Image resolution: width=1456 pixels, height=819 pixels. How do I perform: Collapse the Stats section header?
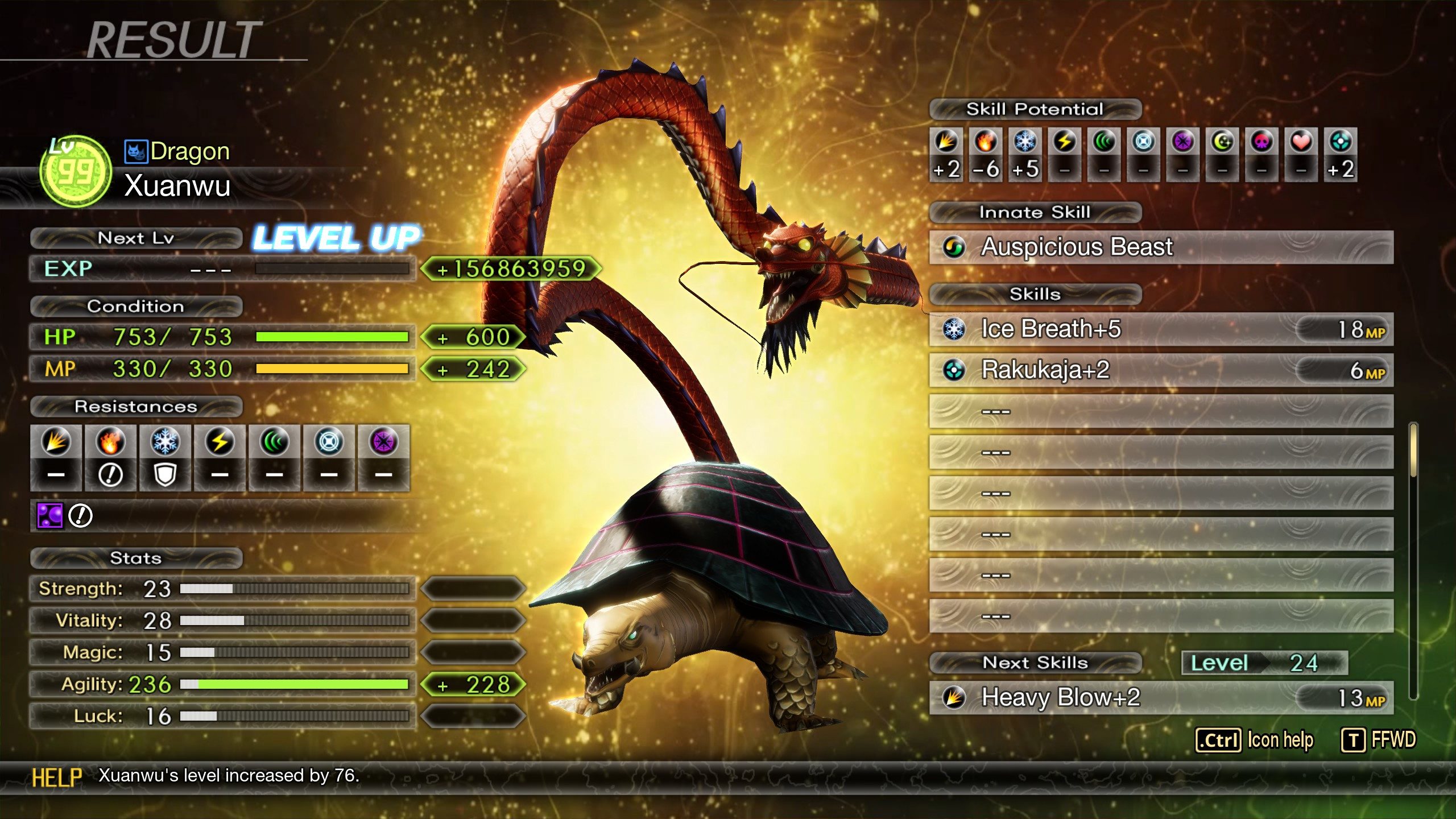tap(136, 559)
